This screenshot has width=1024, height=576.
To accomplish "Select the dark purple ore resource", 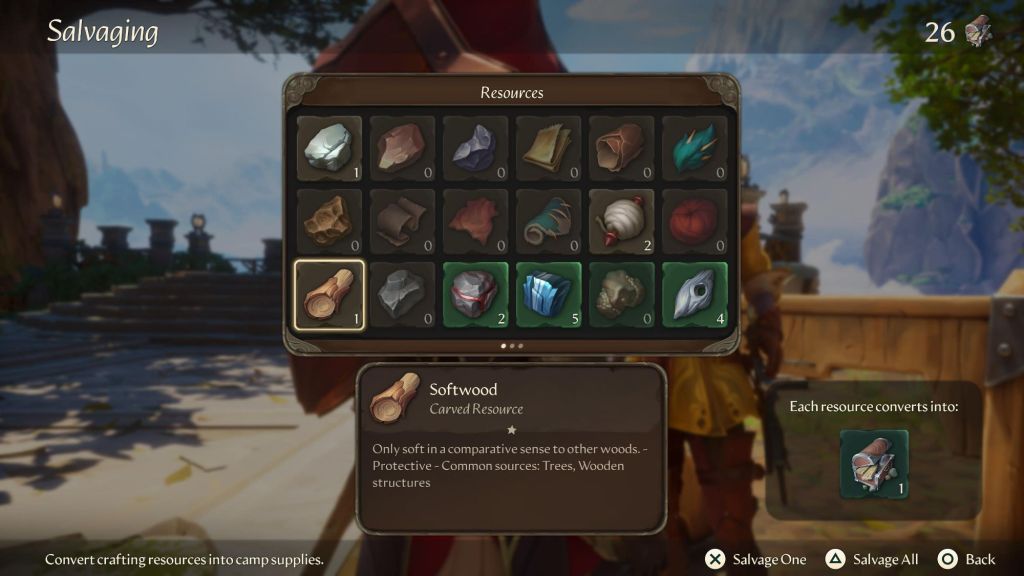I will (475, 149).
